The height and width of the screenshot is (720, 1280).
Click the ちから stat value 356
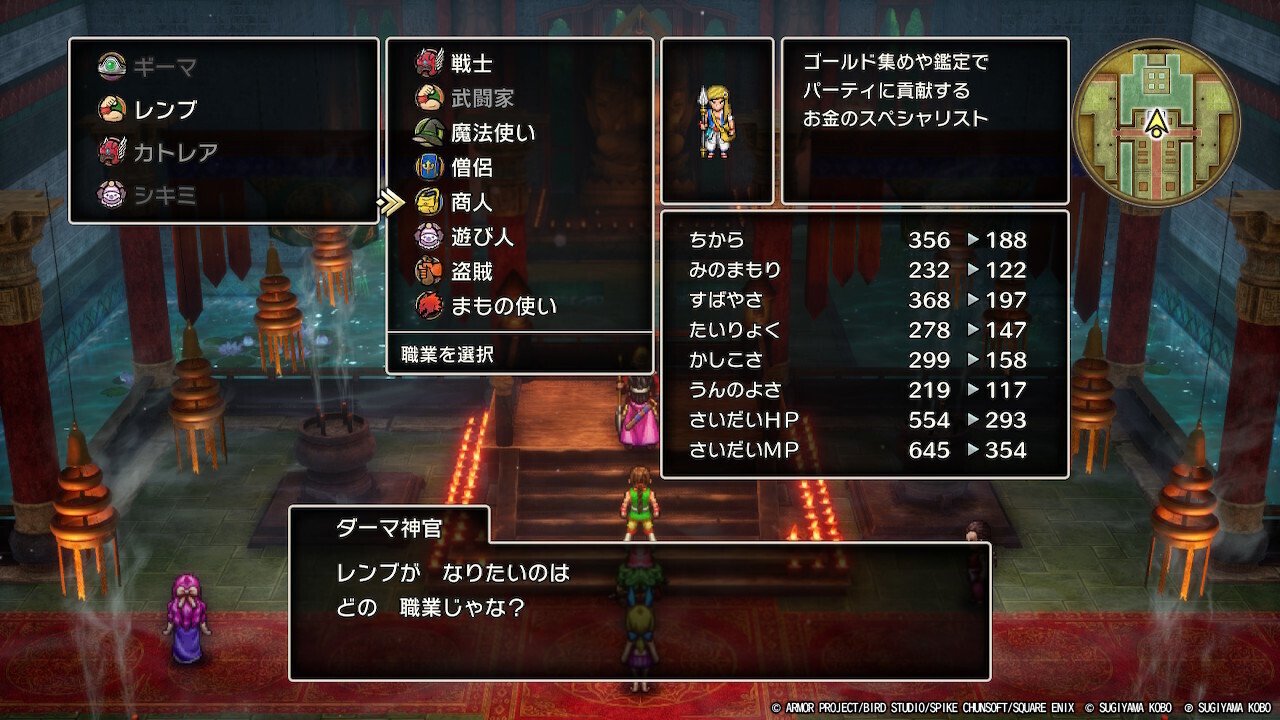[930, 240]
